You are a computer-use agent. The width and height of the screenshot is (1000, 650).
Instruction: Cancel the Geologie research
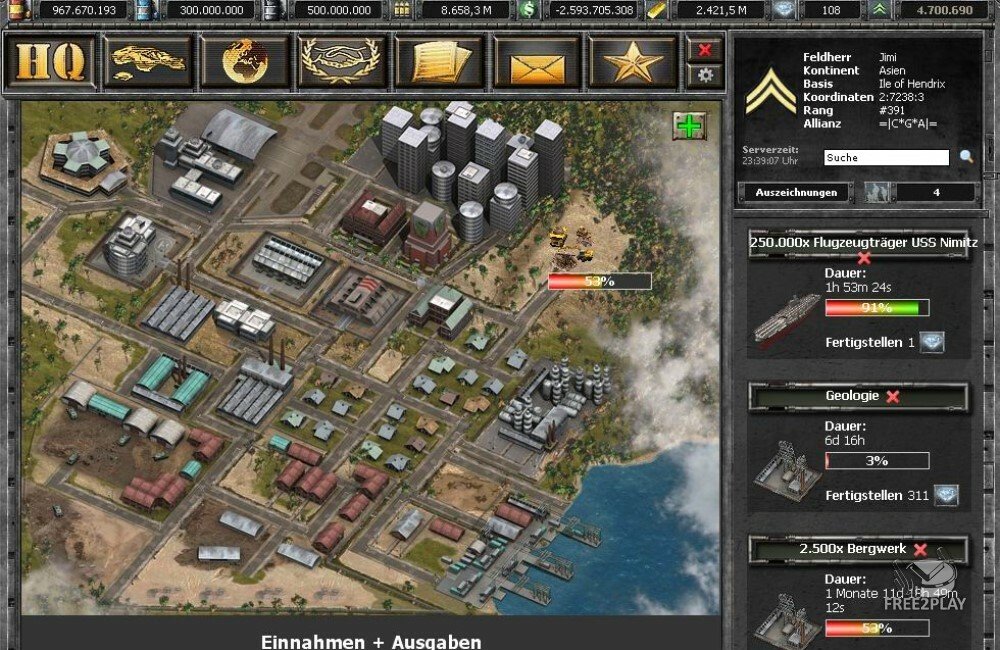click(893, 397)
